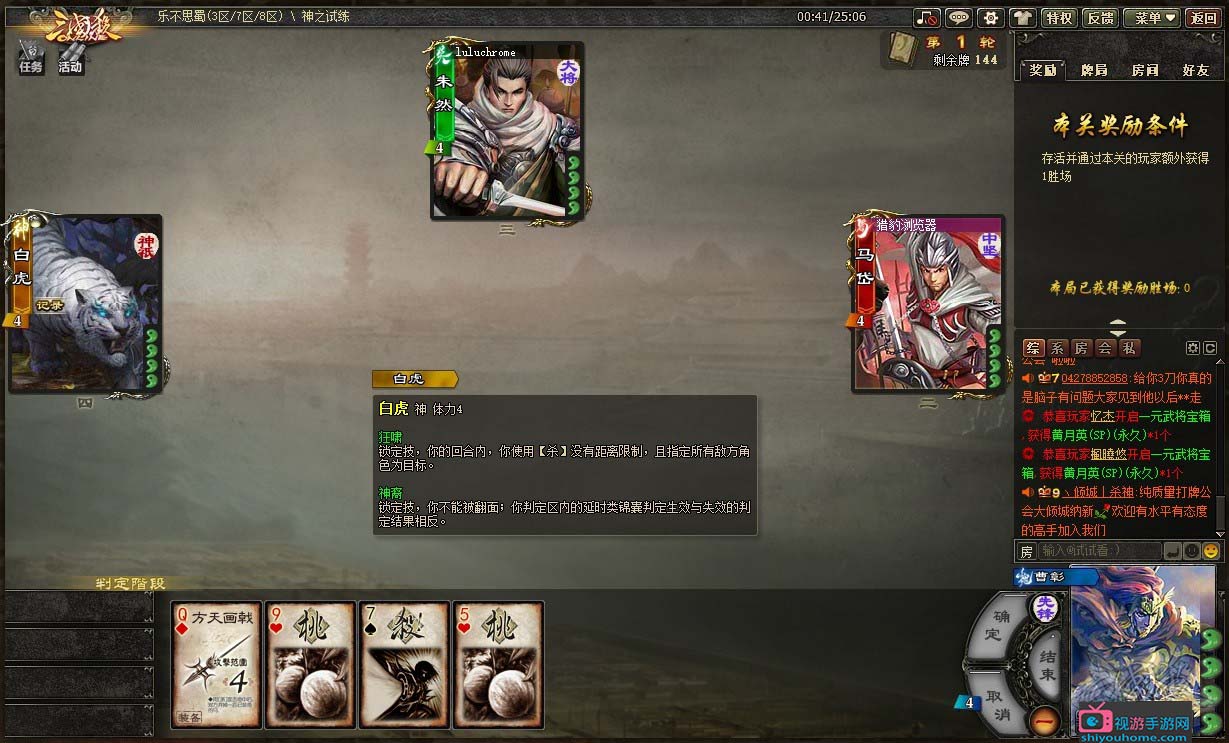Select the 私 private chat channel tab
This screenshot has height=743, width=1229.
pos(1128,348)
